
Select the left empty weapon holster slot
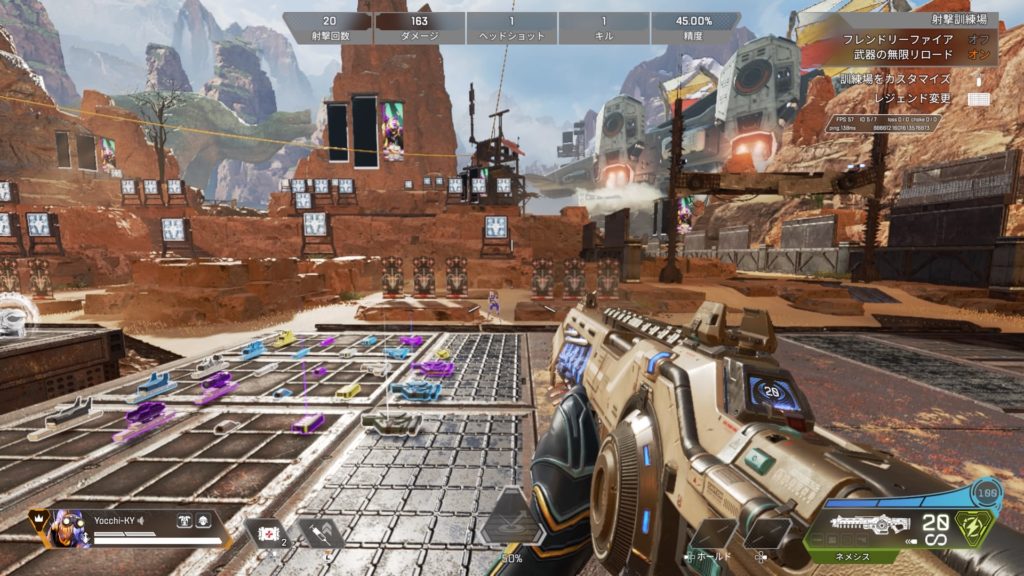click(716, 533)
